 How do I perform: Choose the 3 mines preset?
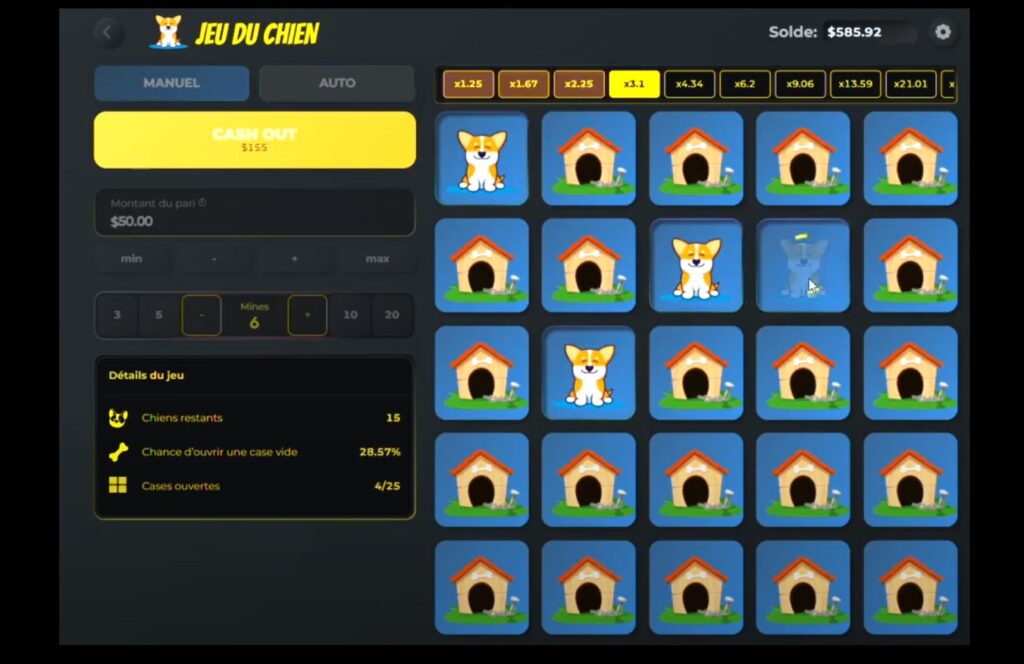coord(117,315)
